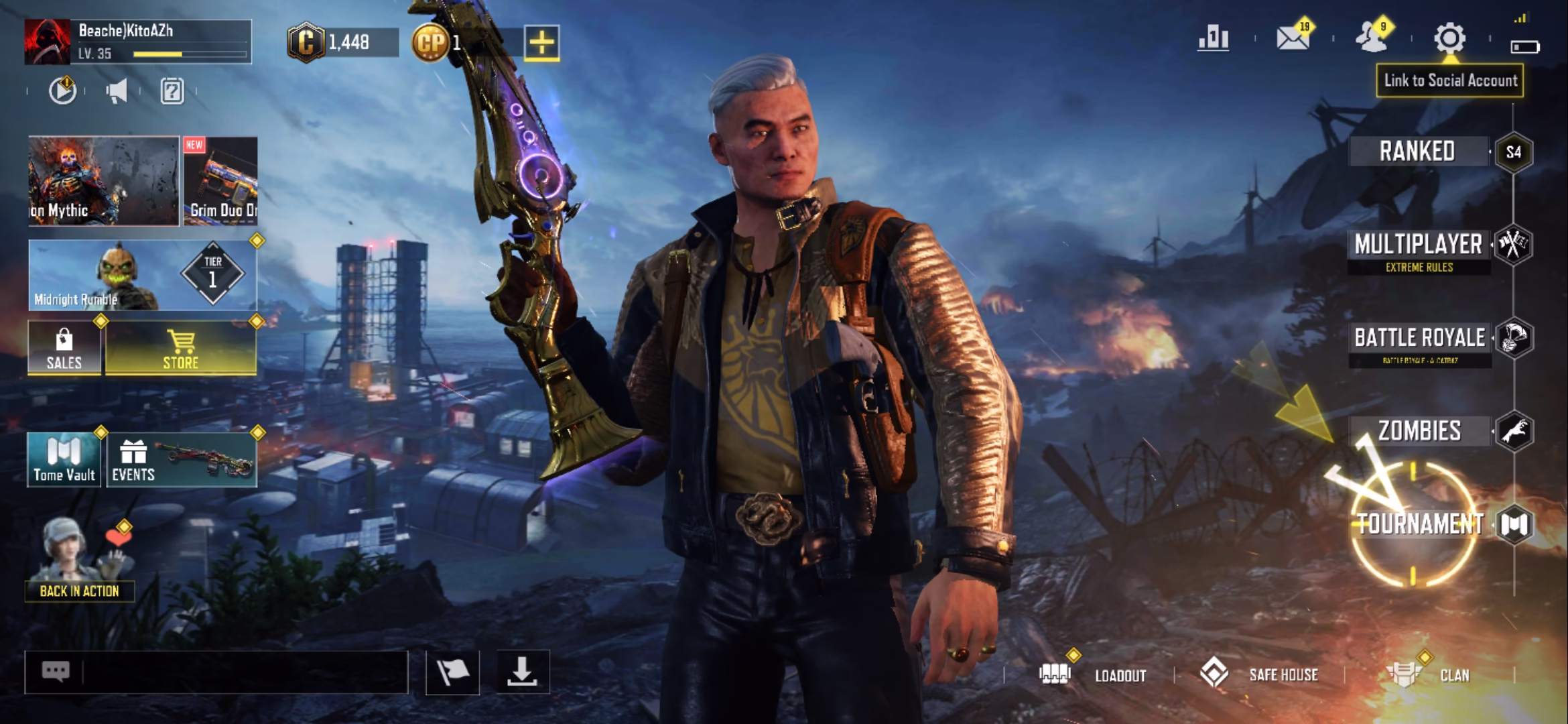Click the chat input box
This screenshot has width=1568, height=724.
click(241, 672)
